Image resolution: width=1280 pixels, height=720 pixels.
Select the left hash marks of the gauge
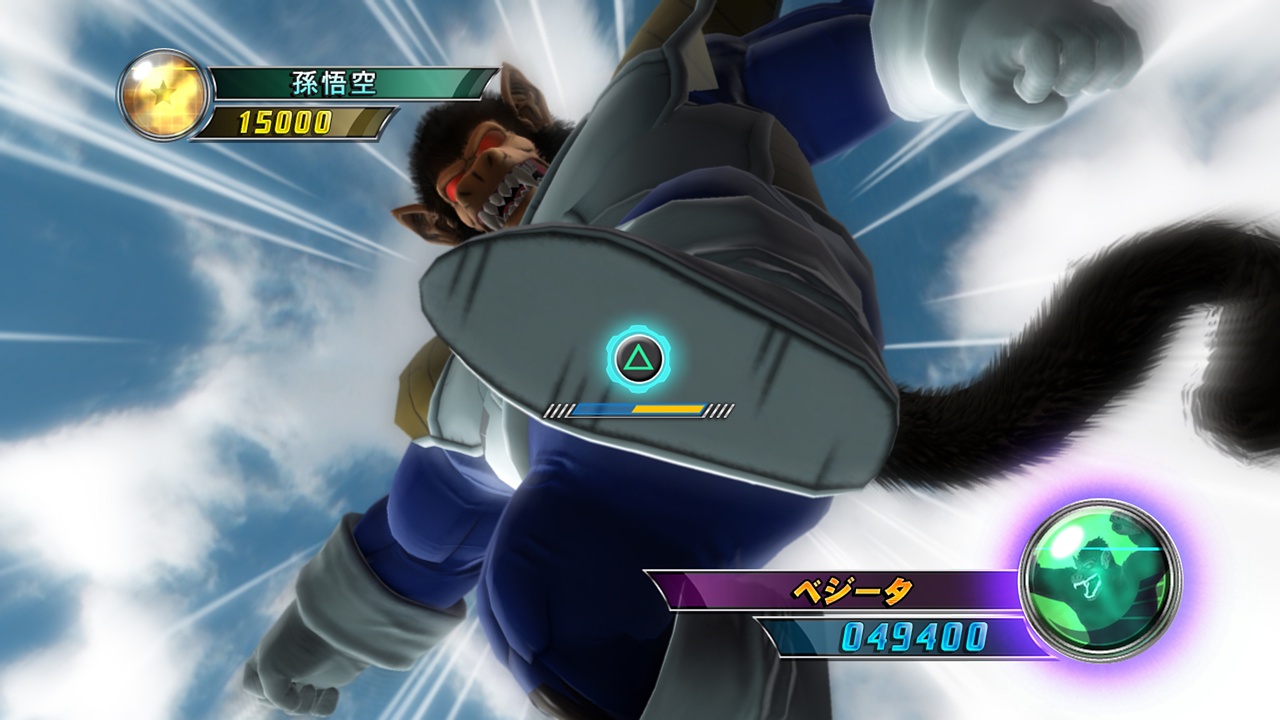(558, 408)
